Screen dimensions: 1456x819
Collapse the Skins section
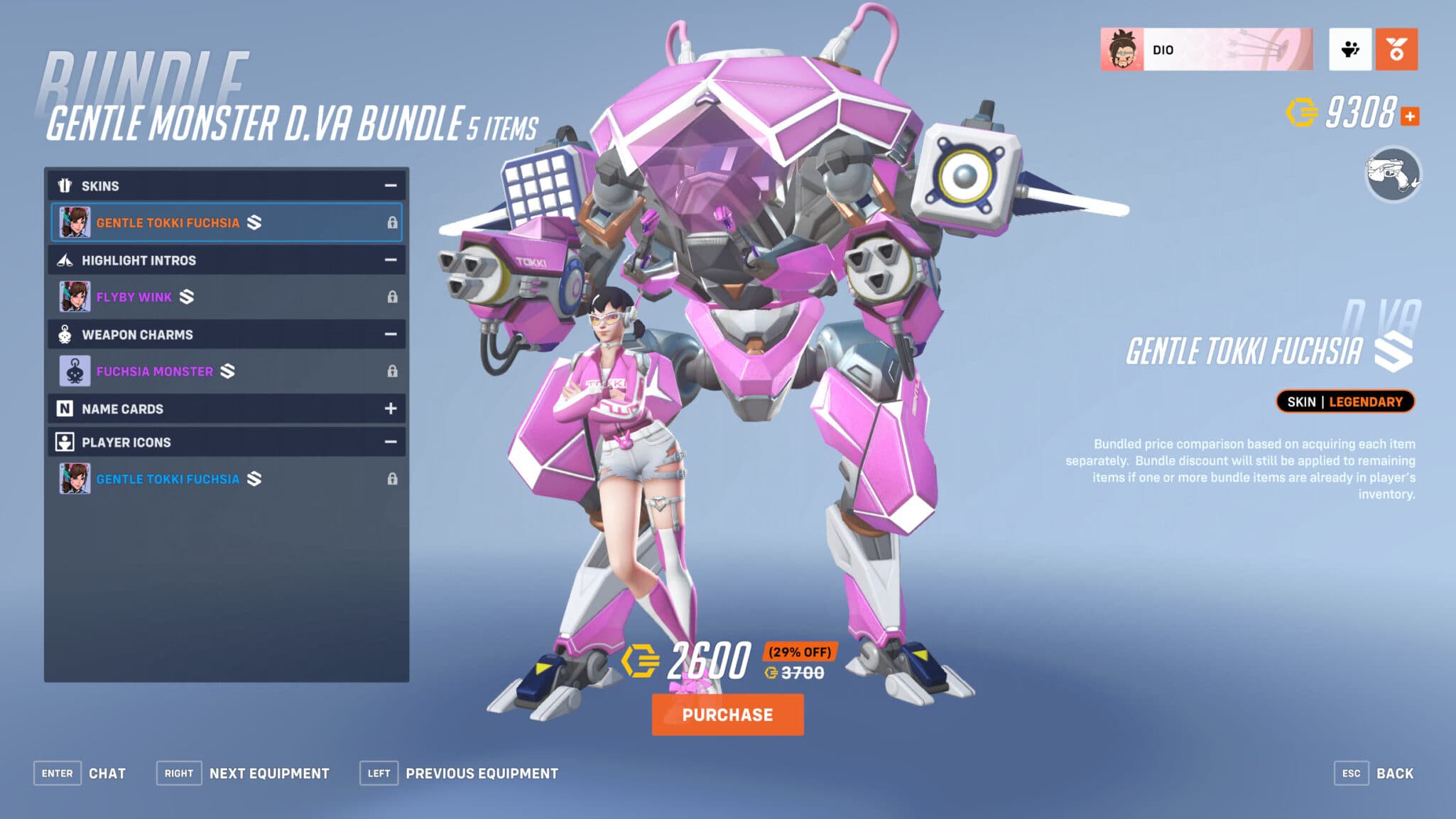coord(389,185)
